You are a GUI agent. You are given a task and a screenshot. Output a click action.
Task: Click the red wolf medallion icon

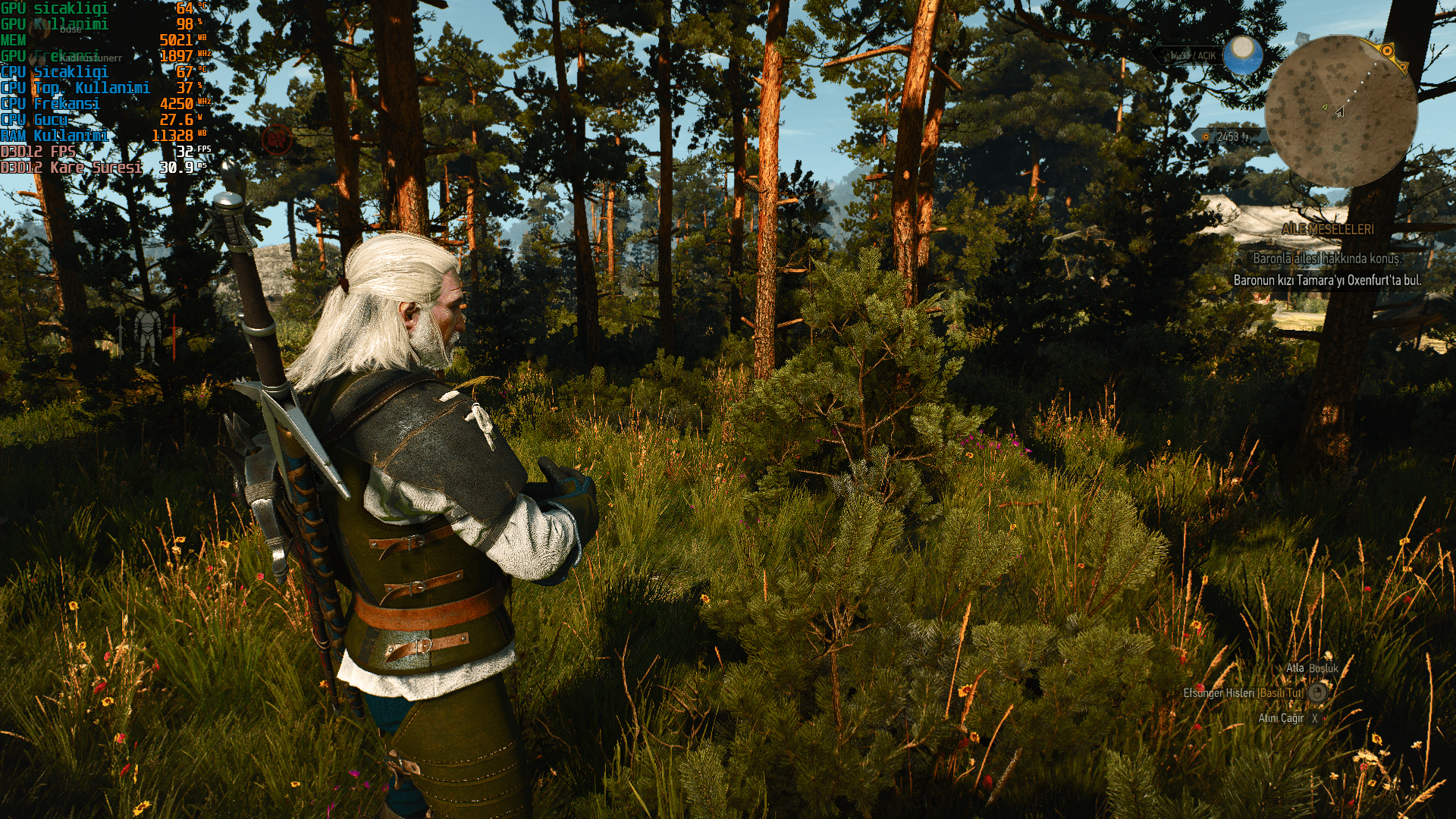tap(276, 140)
